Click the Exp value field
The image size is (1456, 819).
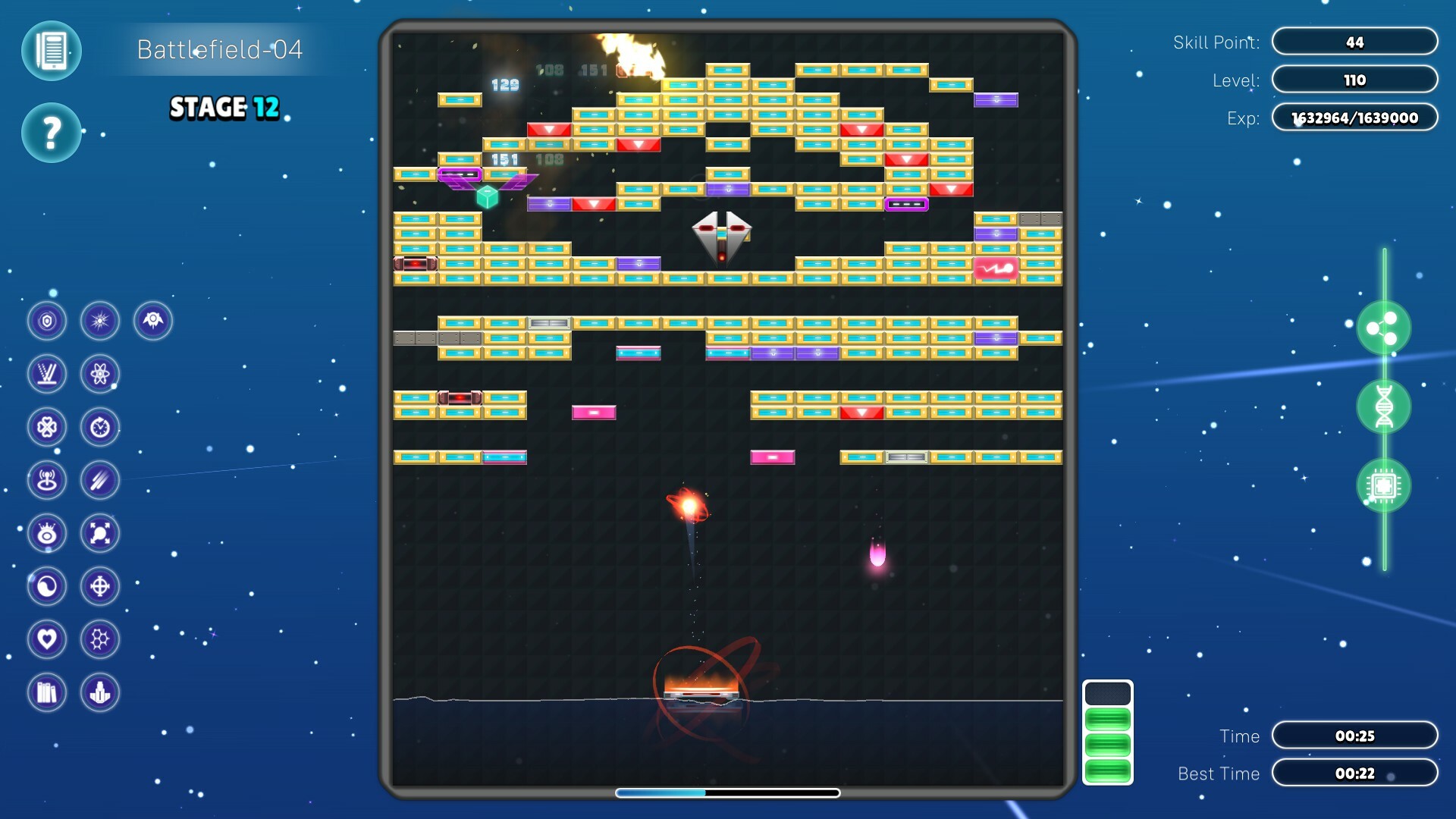point(1354,118)
